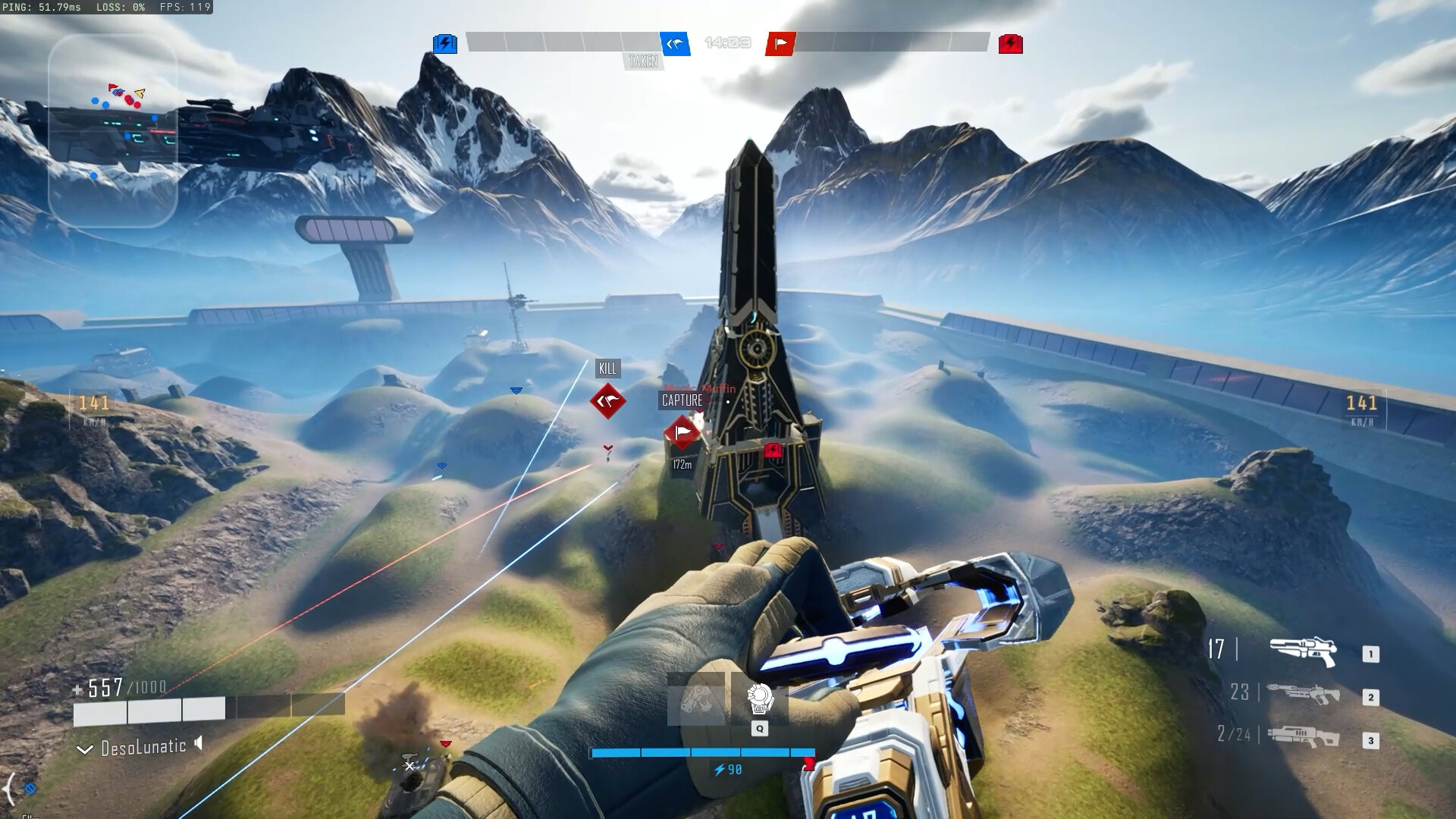Open the minimap in the corner
1456x819 pixels.
tap(112, 130)
